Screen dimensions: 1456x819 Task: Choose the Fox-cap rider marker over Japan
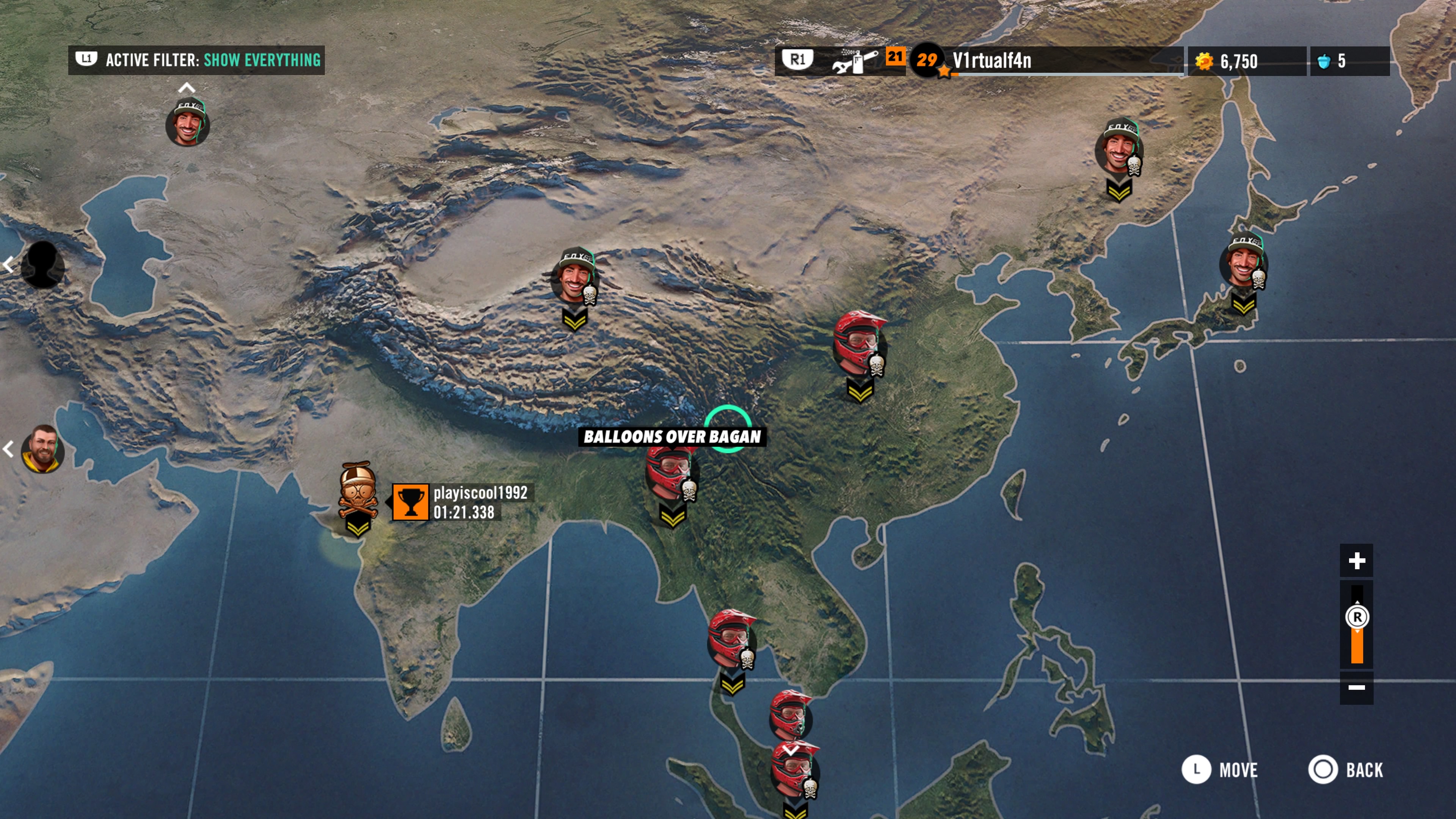pyautogui.click(x=1244, y=261)
